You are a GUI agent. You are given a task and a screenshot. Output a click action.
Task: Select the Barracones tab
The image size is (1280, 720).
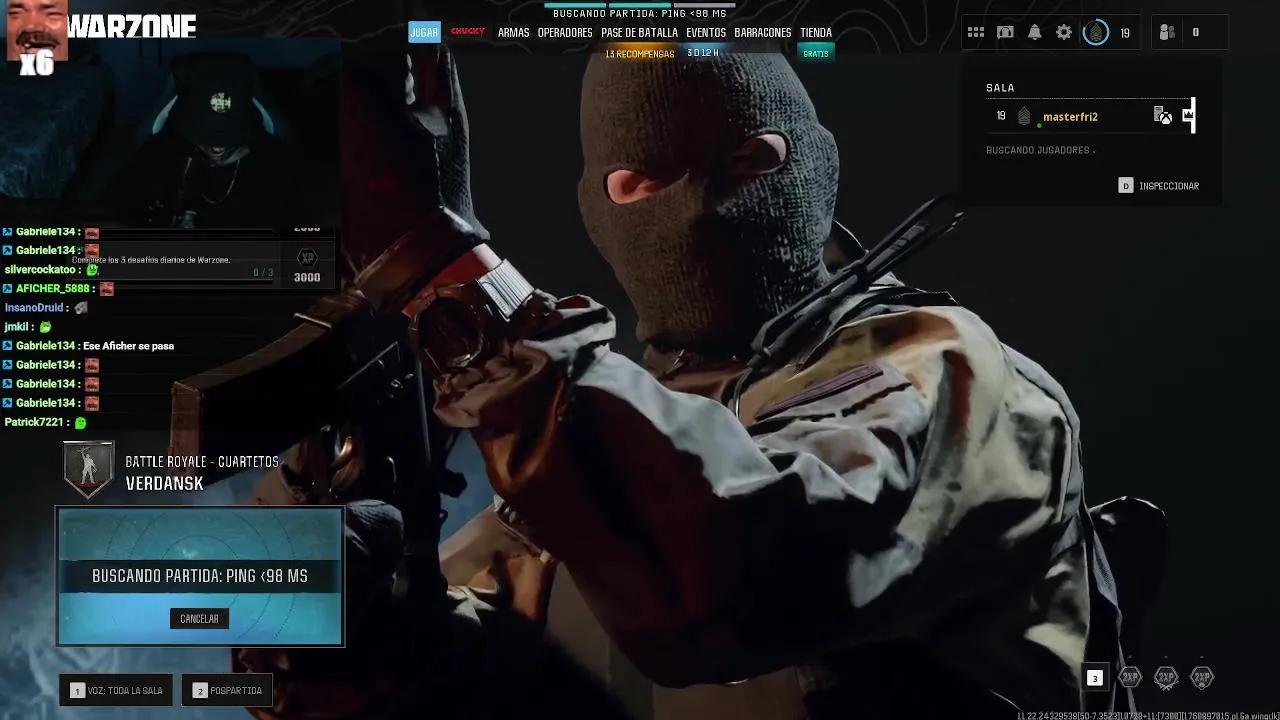tap(763, 32)
